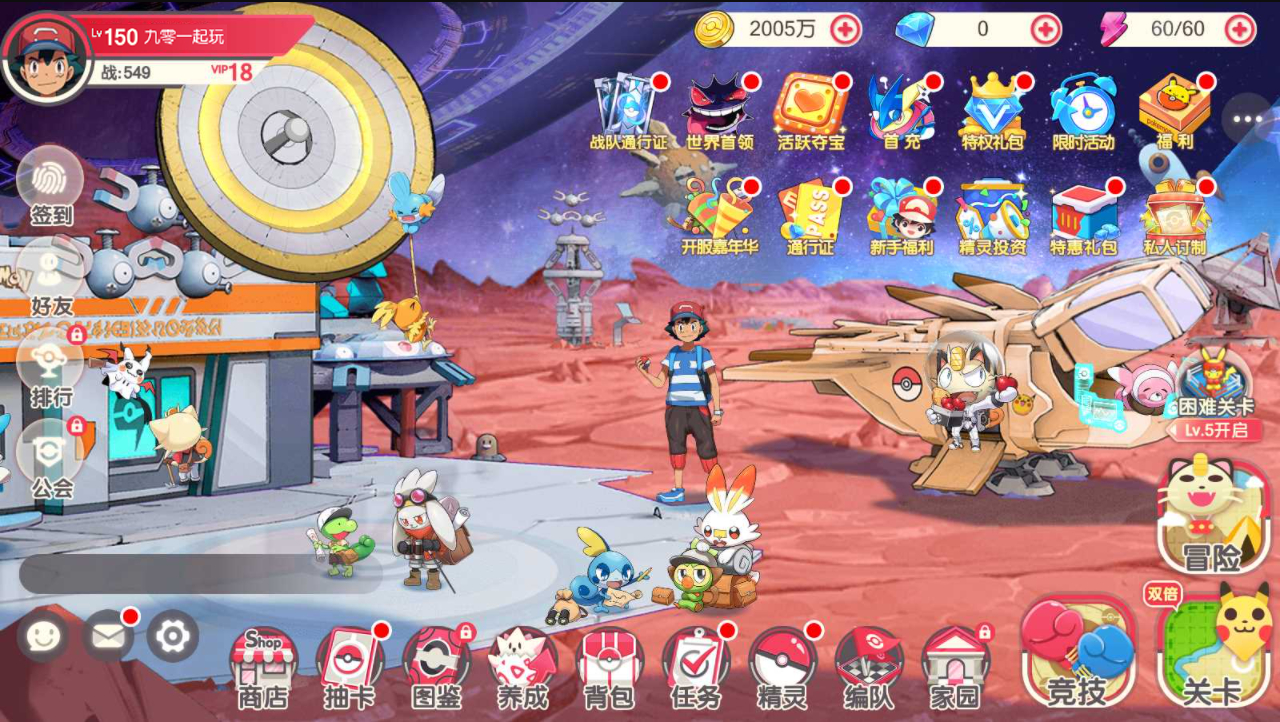Open the 首充 first recharge offer

[901, 110]
